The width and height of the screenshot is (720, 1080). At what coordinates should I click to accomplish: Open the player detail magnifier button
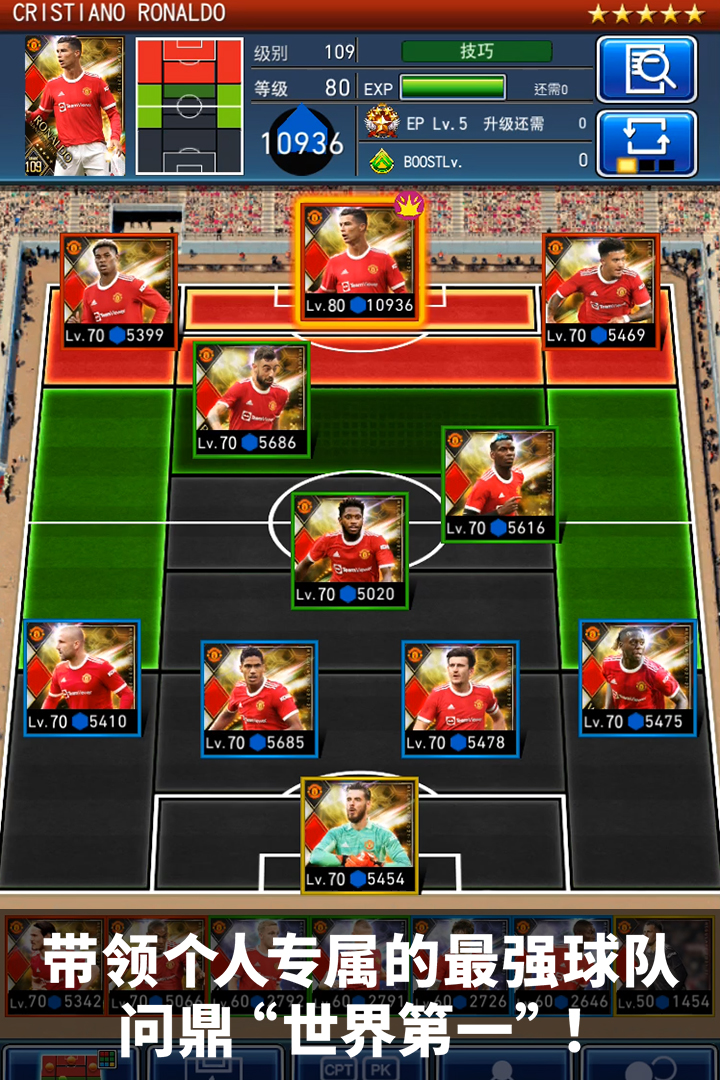pos(646,69)
